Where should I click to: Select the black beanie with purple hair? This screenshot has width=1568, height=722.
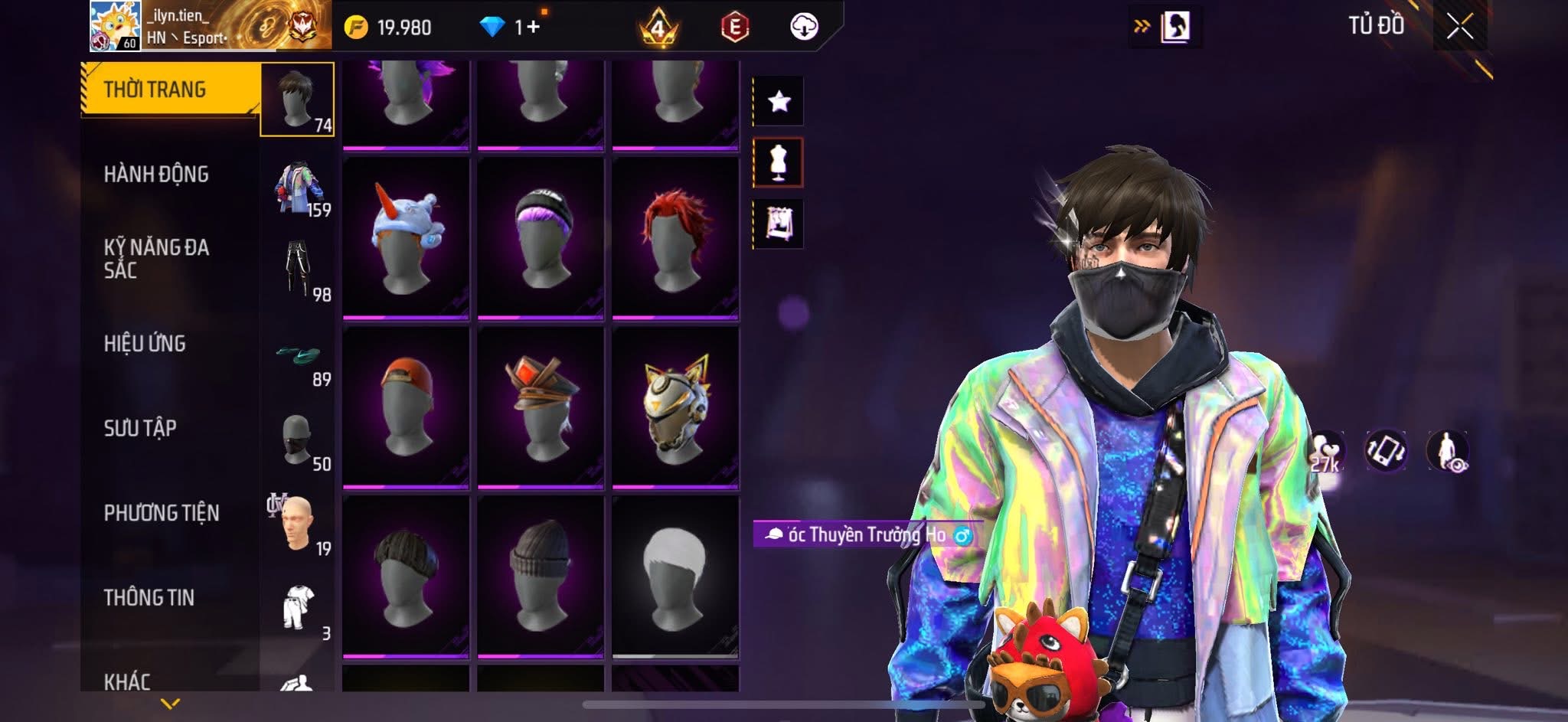pyautogui.click(x=541, y=237)
